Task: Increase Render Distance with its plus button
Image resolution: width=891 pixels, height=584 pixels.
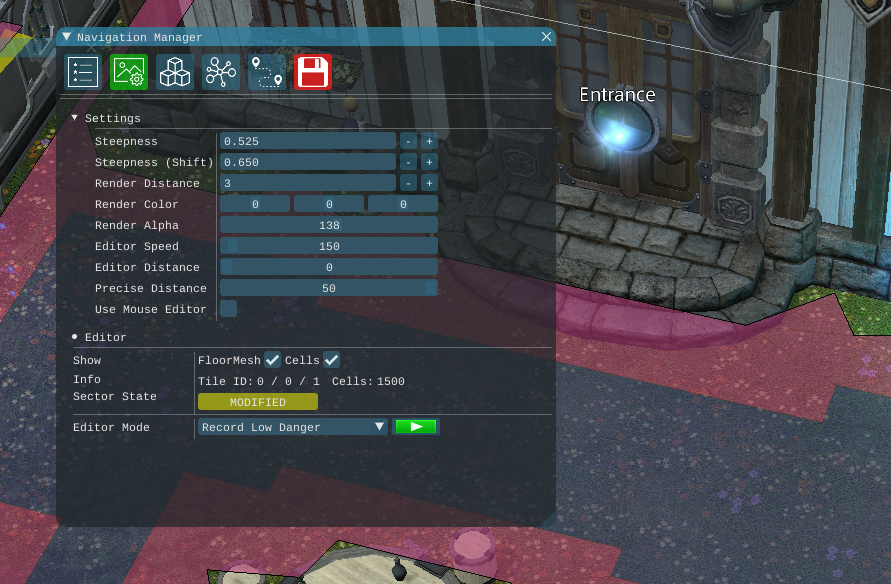Action: (428, 183)
